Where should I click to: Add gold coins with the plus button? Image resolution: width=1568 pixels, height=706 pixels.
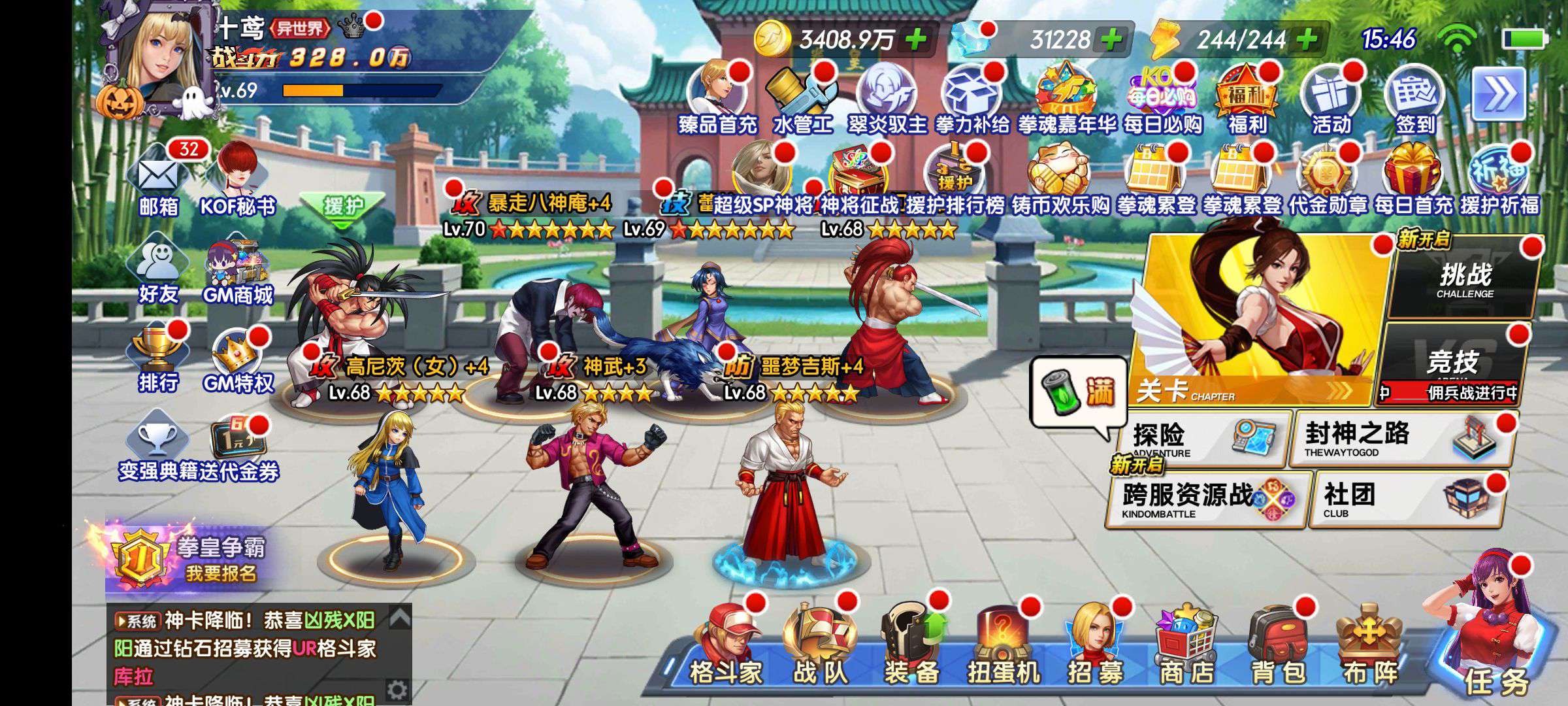coord(916,40)
